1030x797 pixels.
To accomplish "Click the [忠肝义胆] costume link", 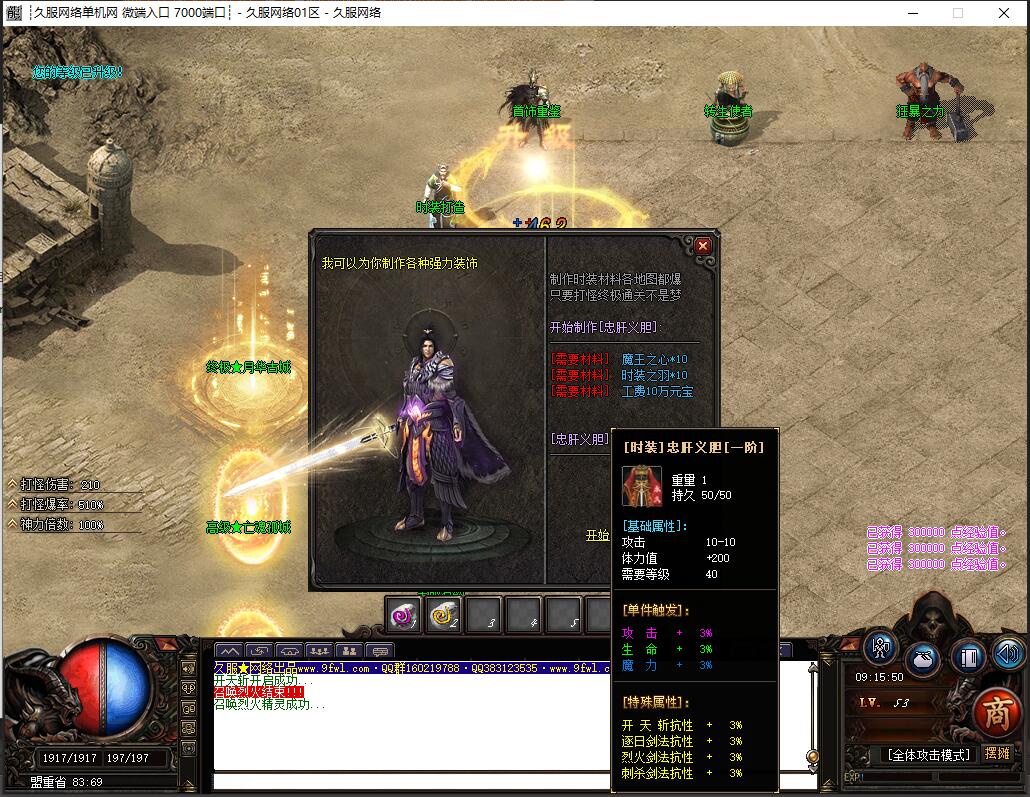I will pos(579,438).
